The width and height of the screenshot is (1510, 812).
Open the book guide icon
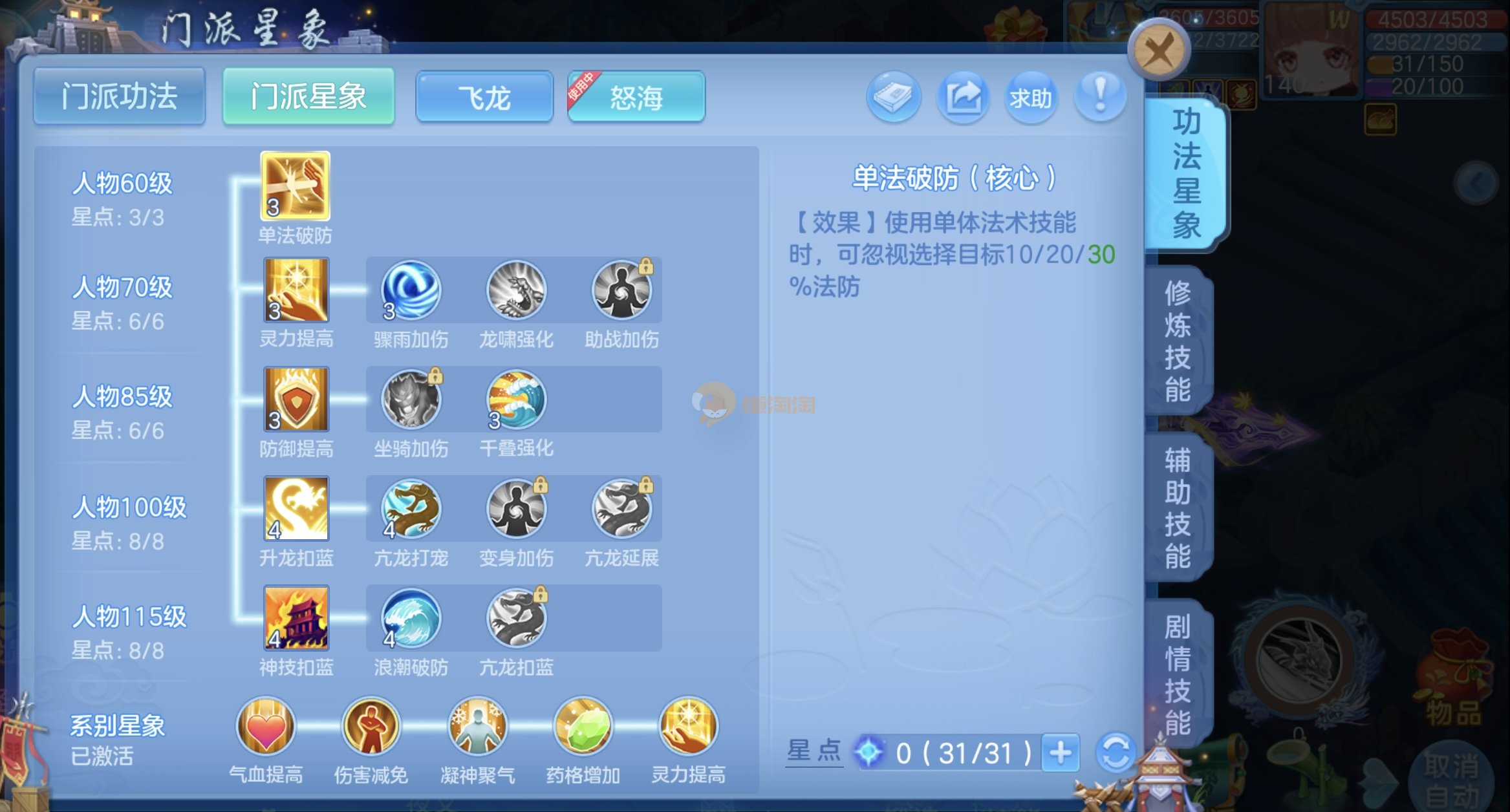894,98
